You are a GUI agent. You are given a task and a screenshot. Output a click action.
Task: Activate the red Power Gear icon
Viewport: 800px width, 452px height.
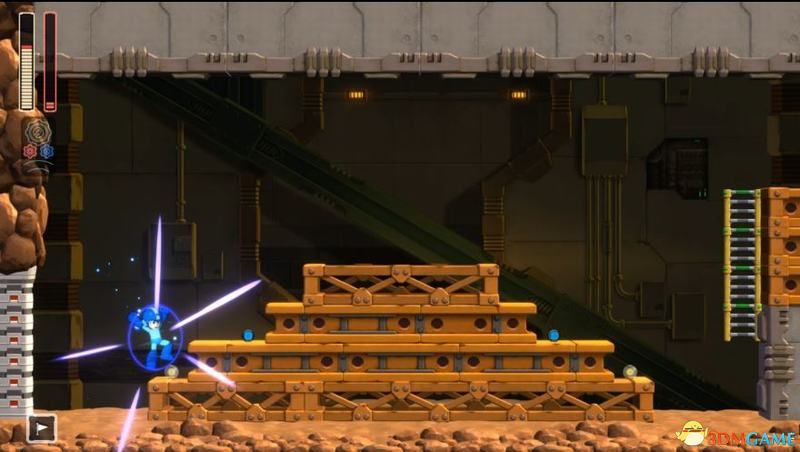pyautogui.click(x=30, y=151)
